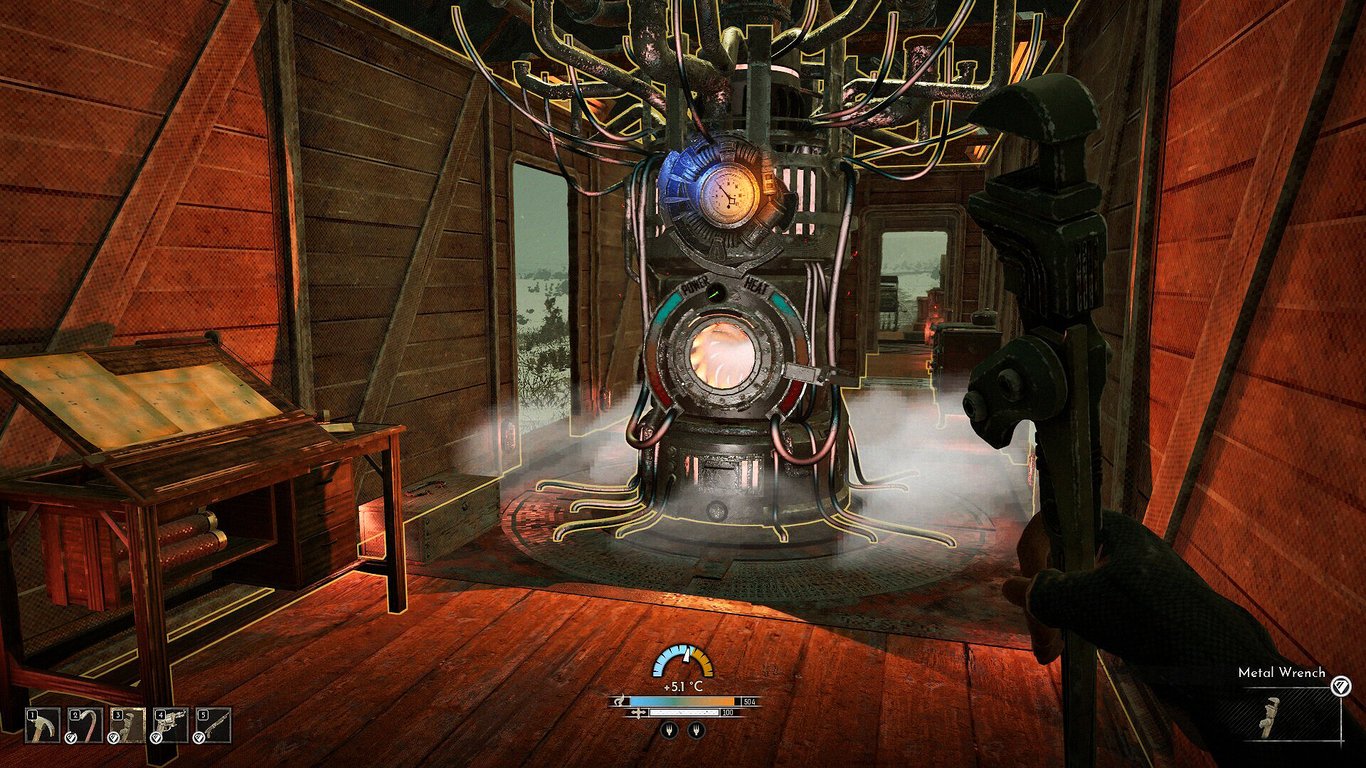Click the flame icon beside the fuel bar
Viewport: 1366px width, 768px height.
pos(621,700)
